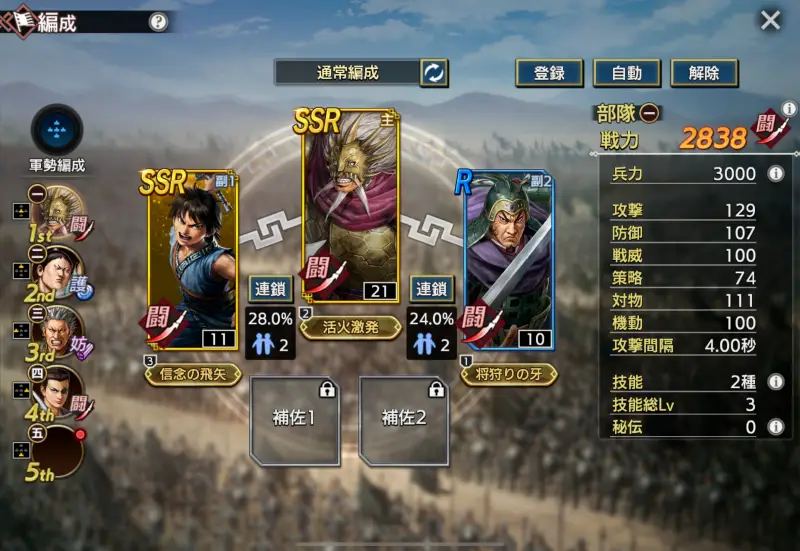Select the 3rd unit portrait
Image resolution: width=800 pixels, height=551 pixels.
63,330
